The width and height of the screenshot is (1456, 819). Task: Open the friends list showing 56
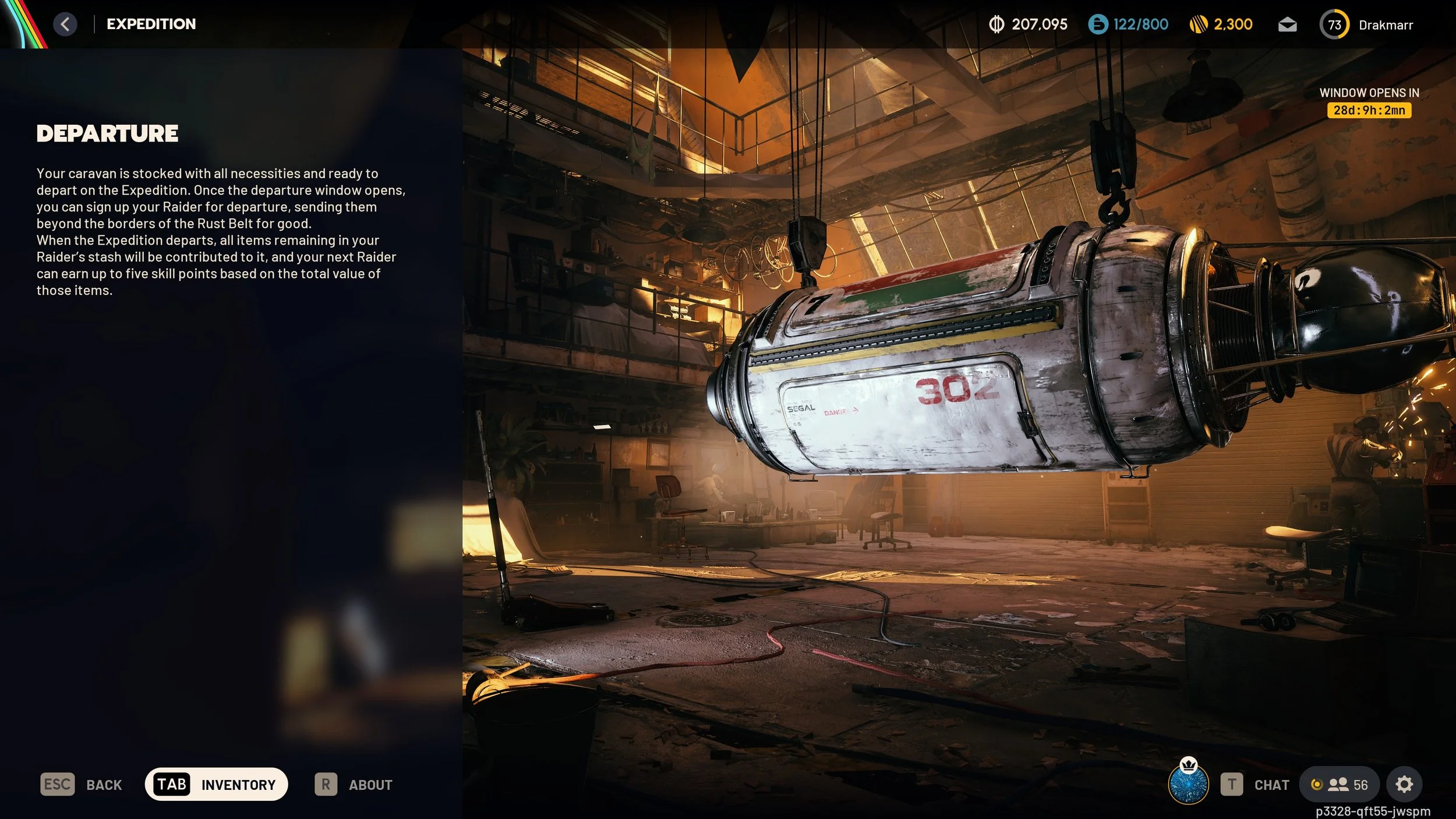click(1339, 784)
